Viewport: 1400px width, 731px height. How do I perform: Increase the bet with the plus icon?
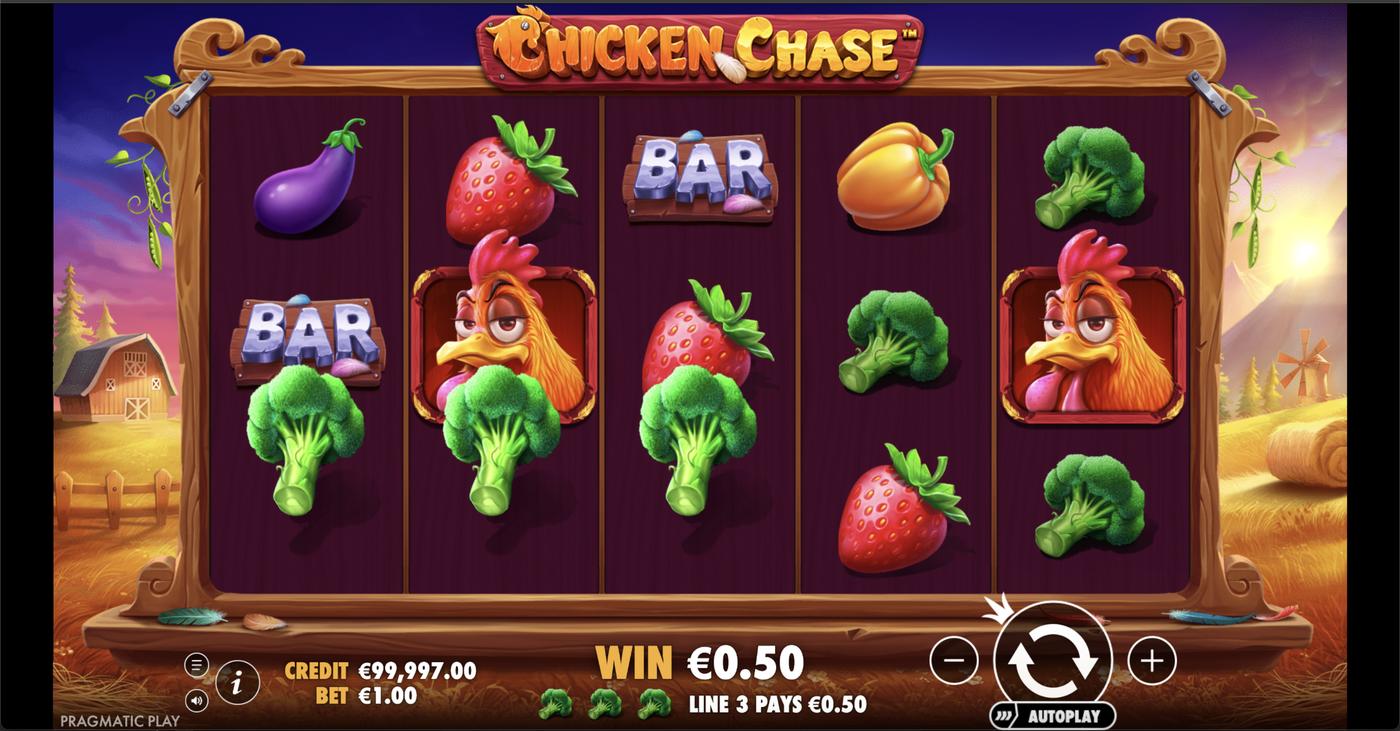coord(1152,659)
